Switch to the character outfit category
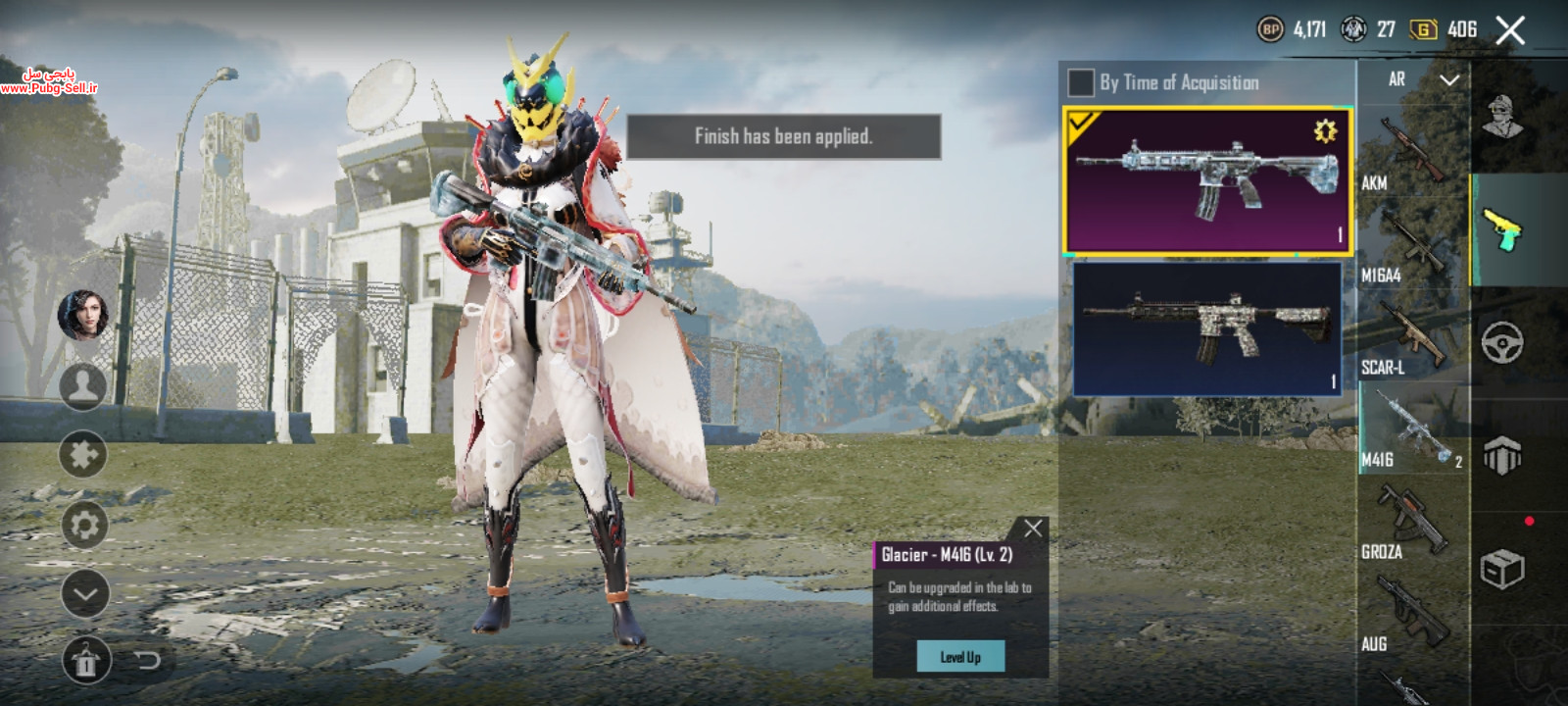 1502,118
